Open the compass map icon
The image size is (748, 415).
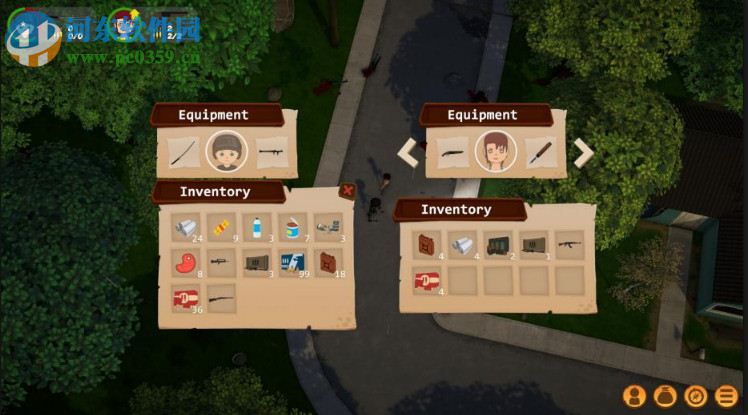pyautogui.click(x=697, y=395)
